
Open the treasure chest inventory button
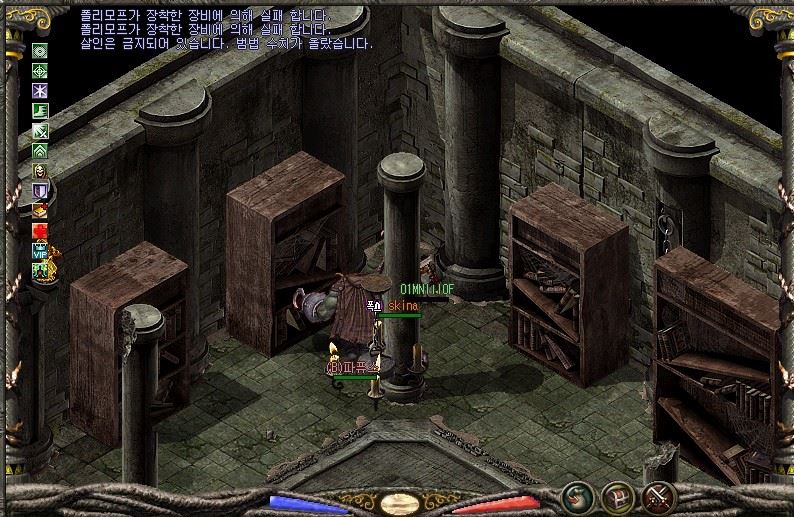coord(618,496)
